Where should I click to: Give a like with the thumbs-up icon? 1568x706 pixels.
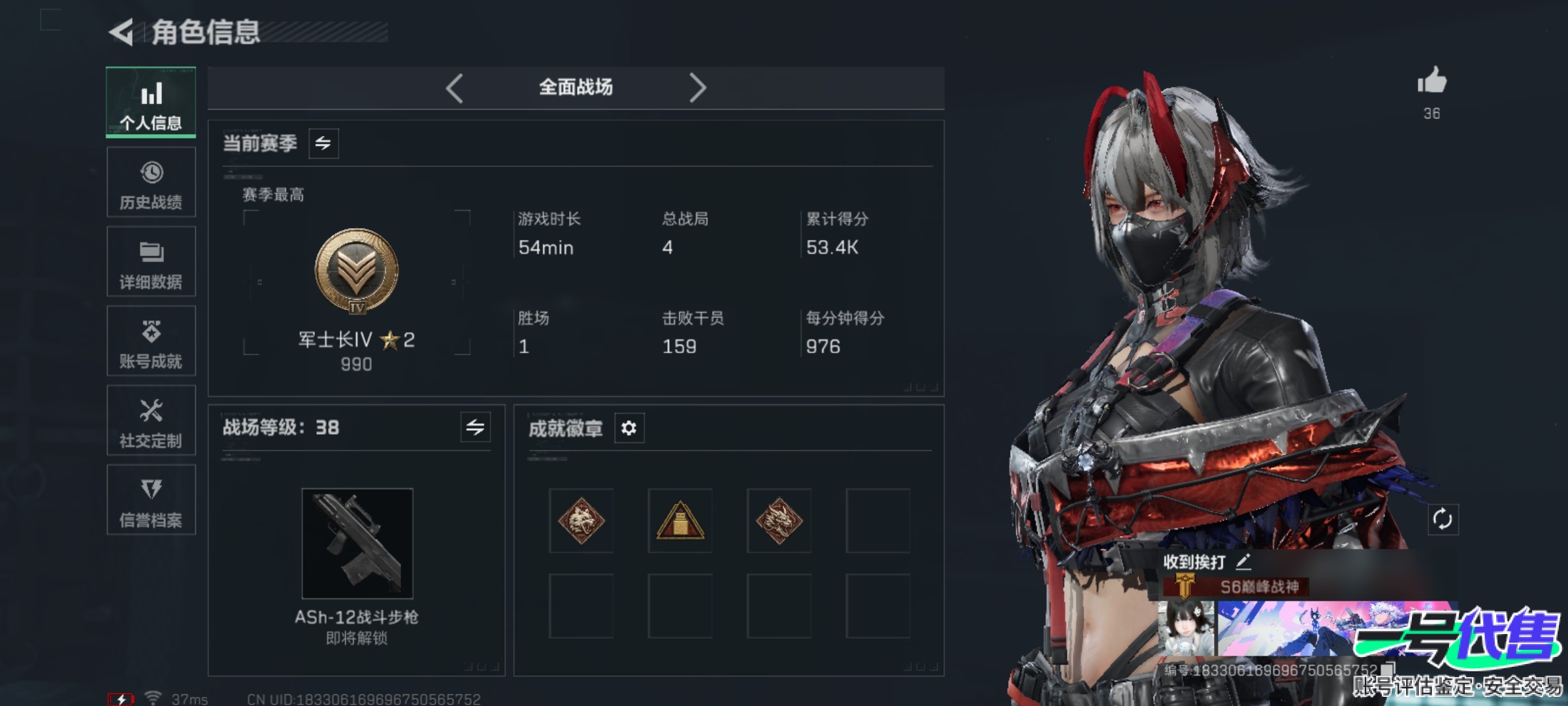1431,82
